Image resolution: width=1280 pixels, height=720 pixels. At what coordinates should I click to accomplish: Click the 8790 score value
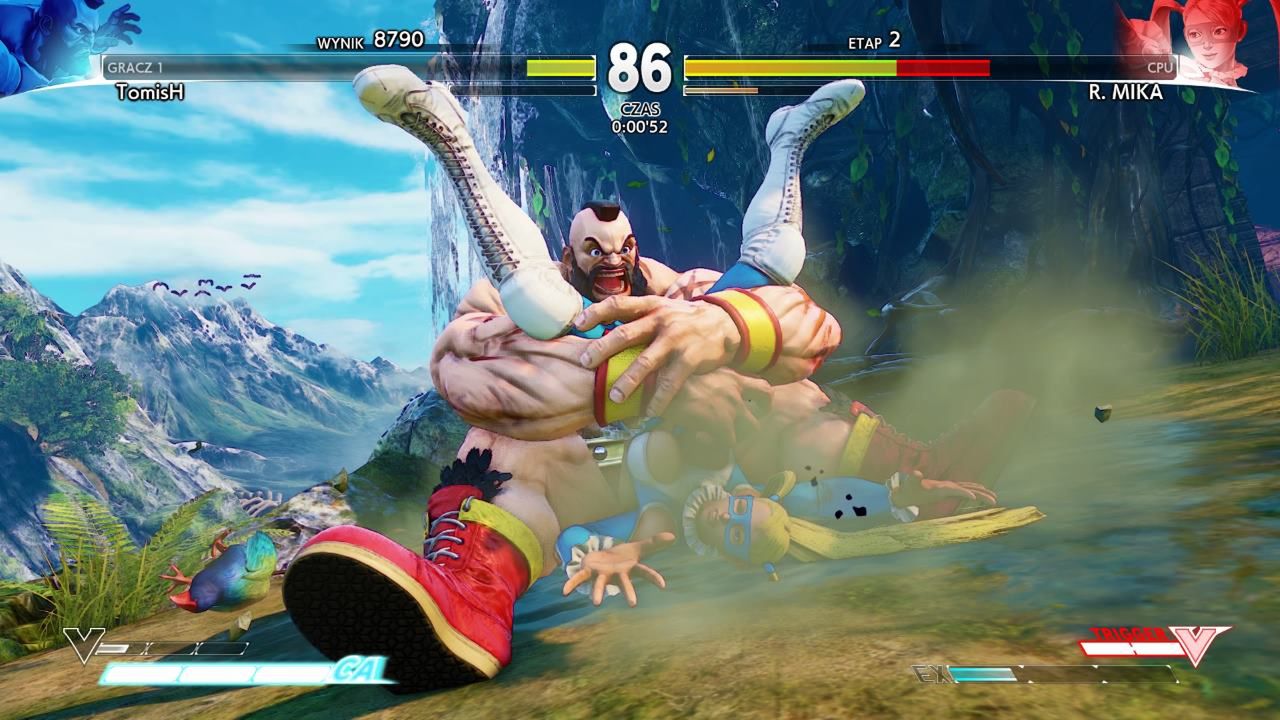[397, 40]
